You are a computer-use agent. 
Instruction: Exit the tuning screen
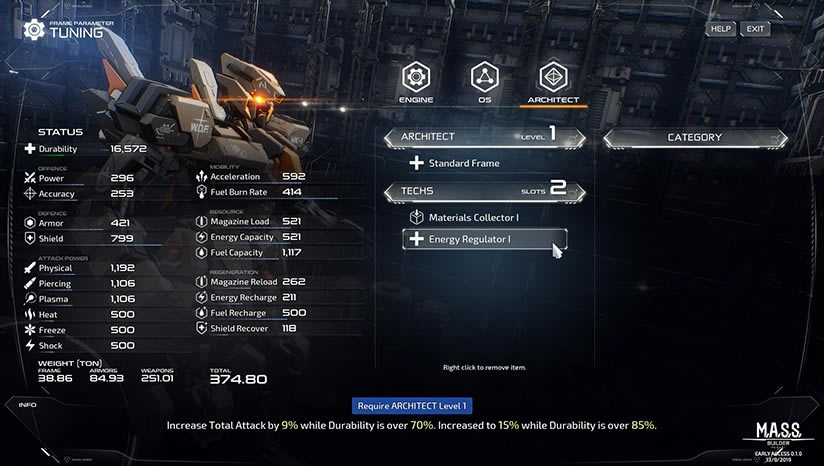[x=755, y=29]
